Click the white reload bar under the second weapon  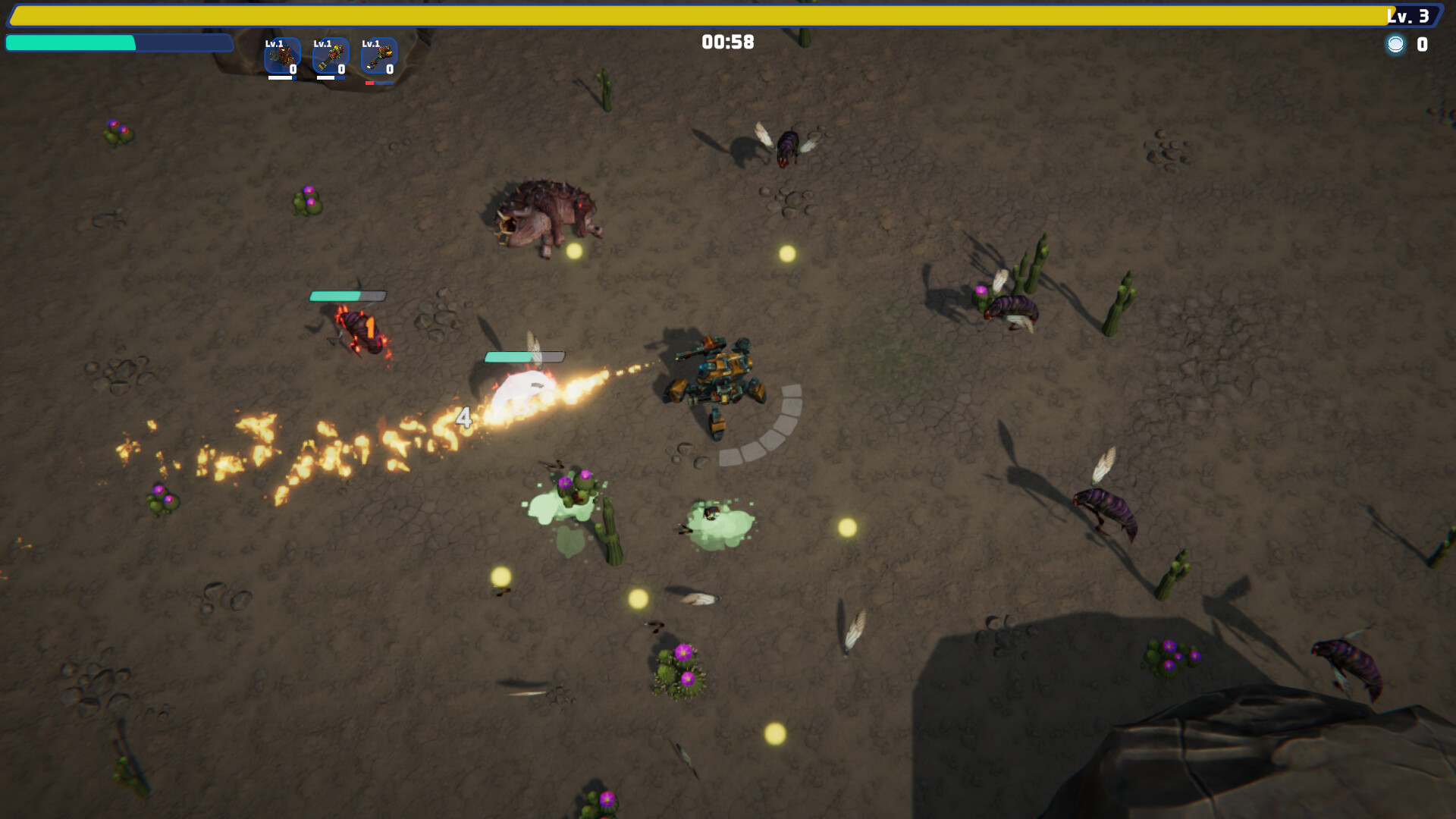click(x=325, y=76)
